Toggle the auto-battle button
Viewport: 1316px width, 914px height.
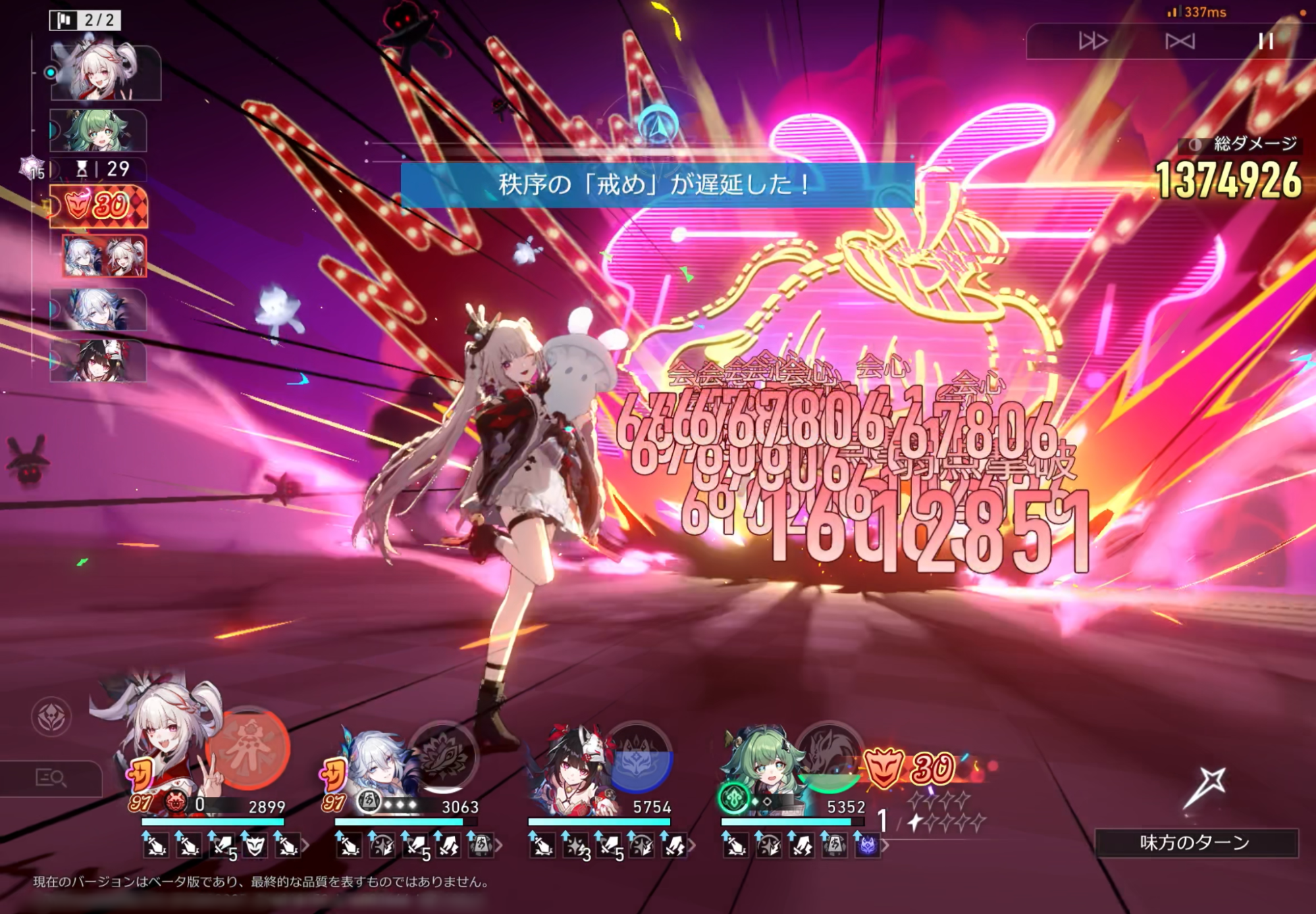point(1179,41)
